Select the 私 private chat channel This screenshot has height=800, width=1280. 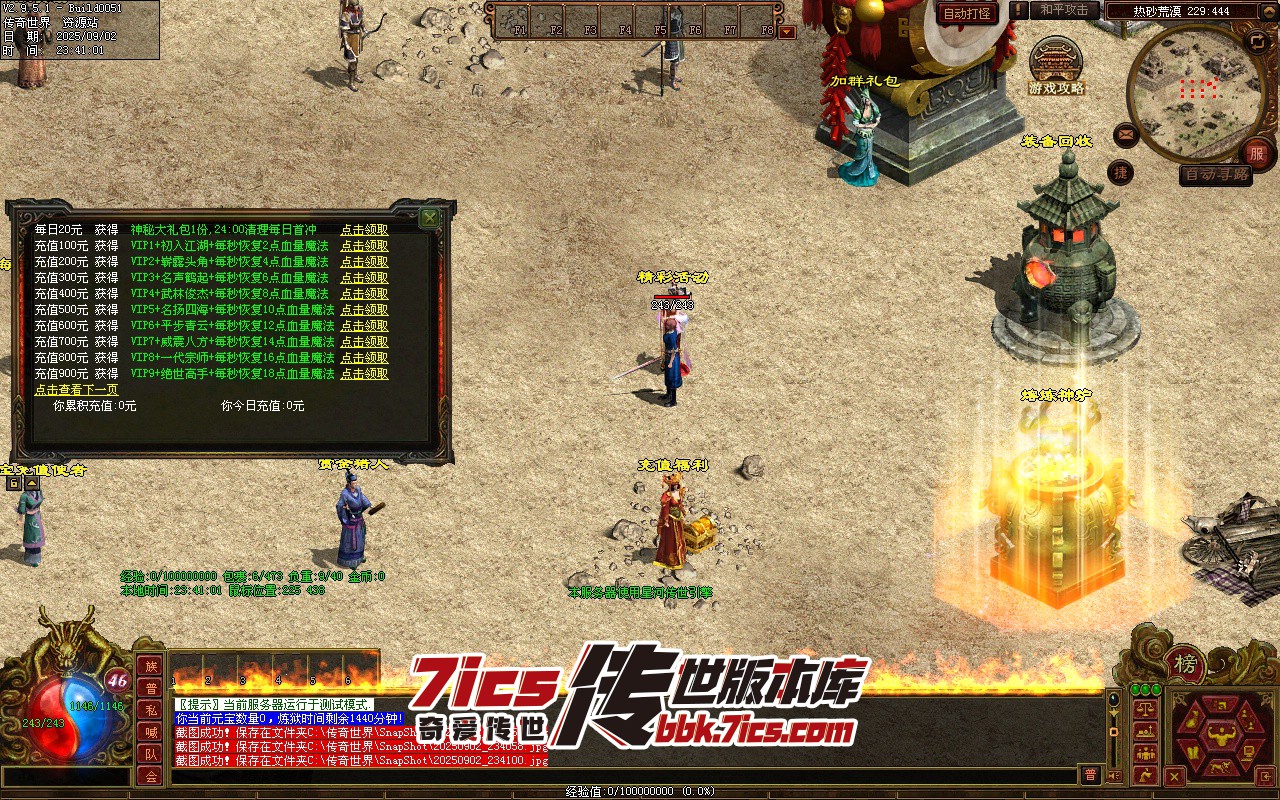click(151, 710)
